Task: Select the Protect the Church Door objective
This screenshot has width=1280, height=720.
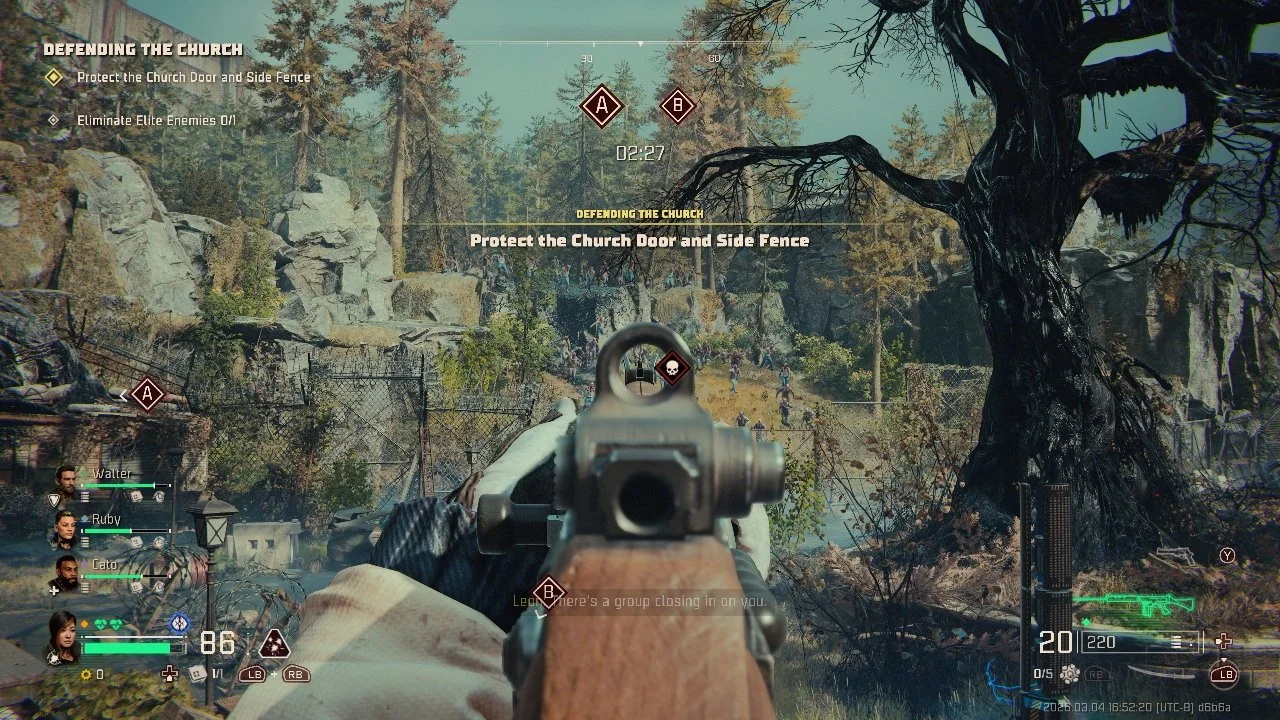Action: point(193,77)
